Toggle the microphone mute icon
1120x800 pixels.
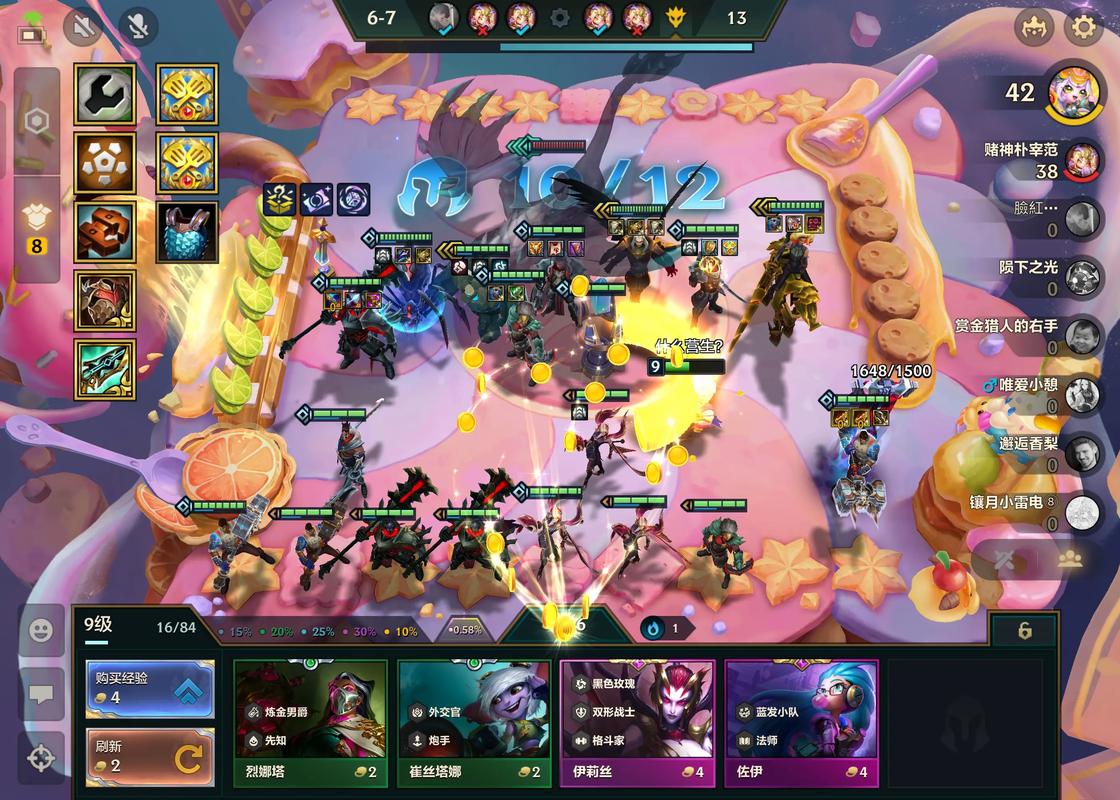click(139, 27)
